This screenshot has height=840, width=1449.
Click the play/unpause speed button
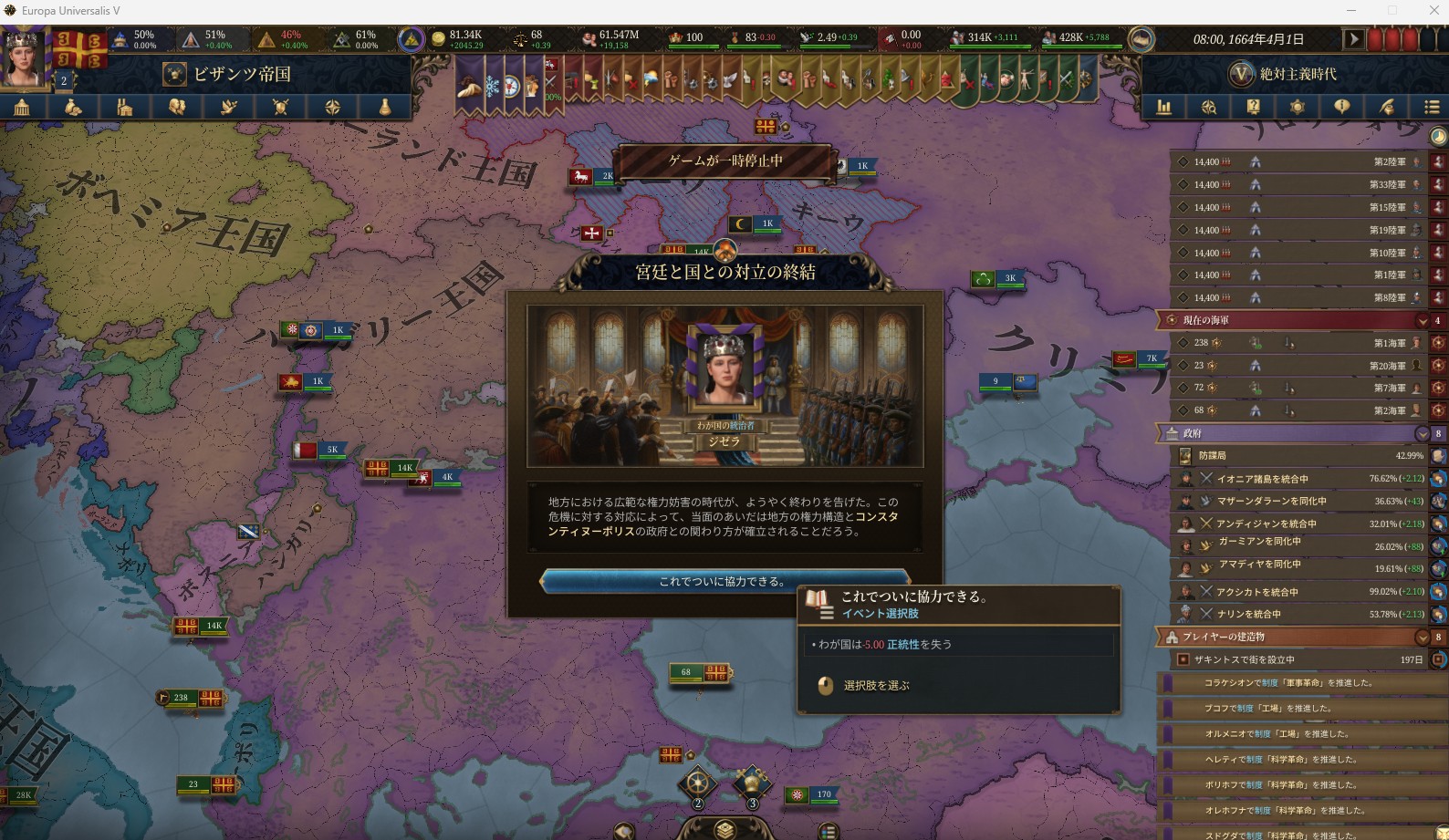tap(1353, 39)
